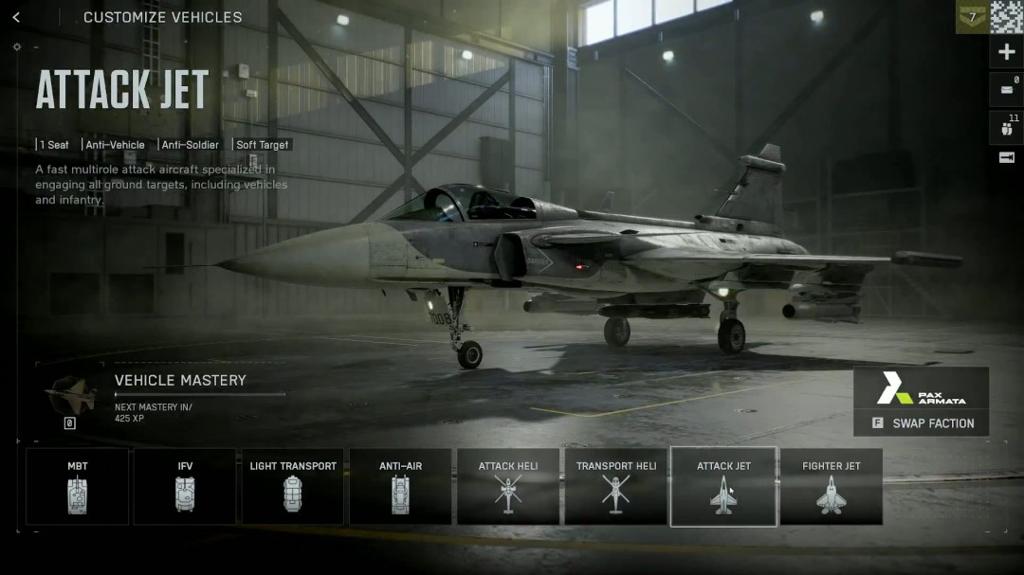Select the MBT vehicle tile
The height and width of the screenshot is (575, 1024).
point(77,486)
